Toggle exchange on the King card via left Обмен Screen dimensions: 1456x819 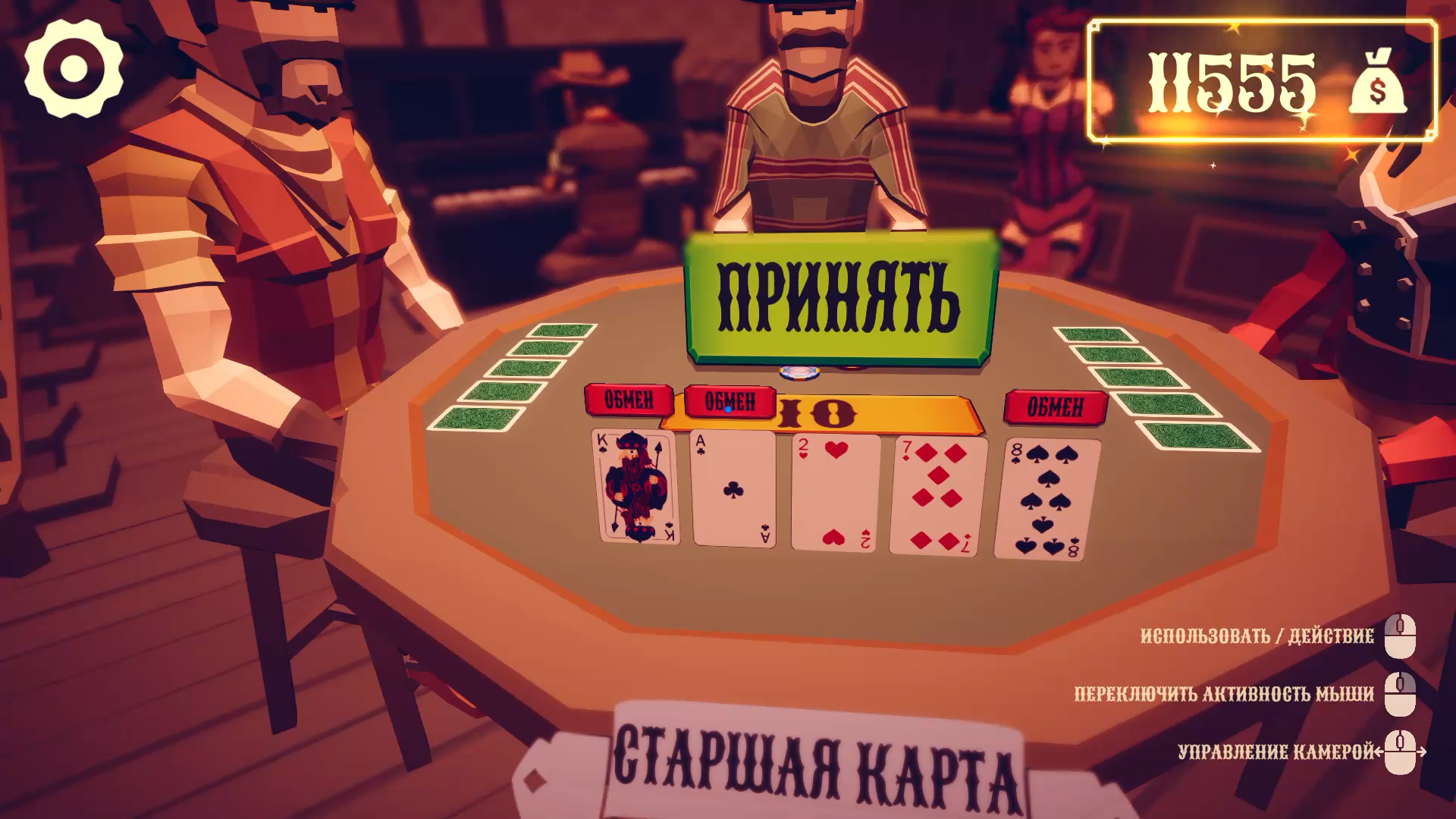(630, 400)
